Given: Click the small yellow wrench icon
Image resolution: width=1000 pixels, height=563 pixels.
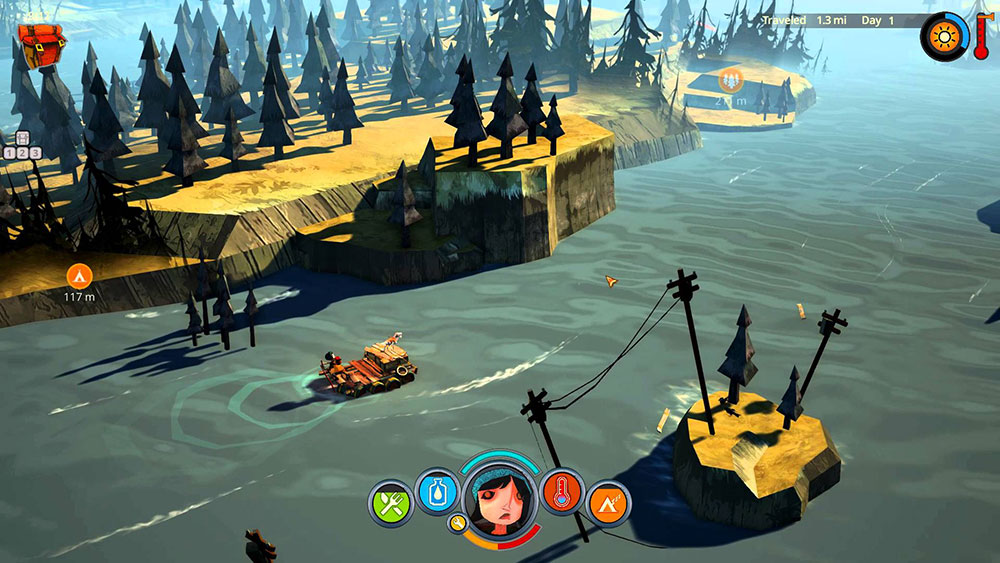Looking at the screenshot, I should click(x=458, y=523).
